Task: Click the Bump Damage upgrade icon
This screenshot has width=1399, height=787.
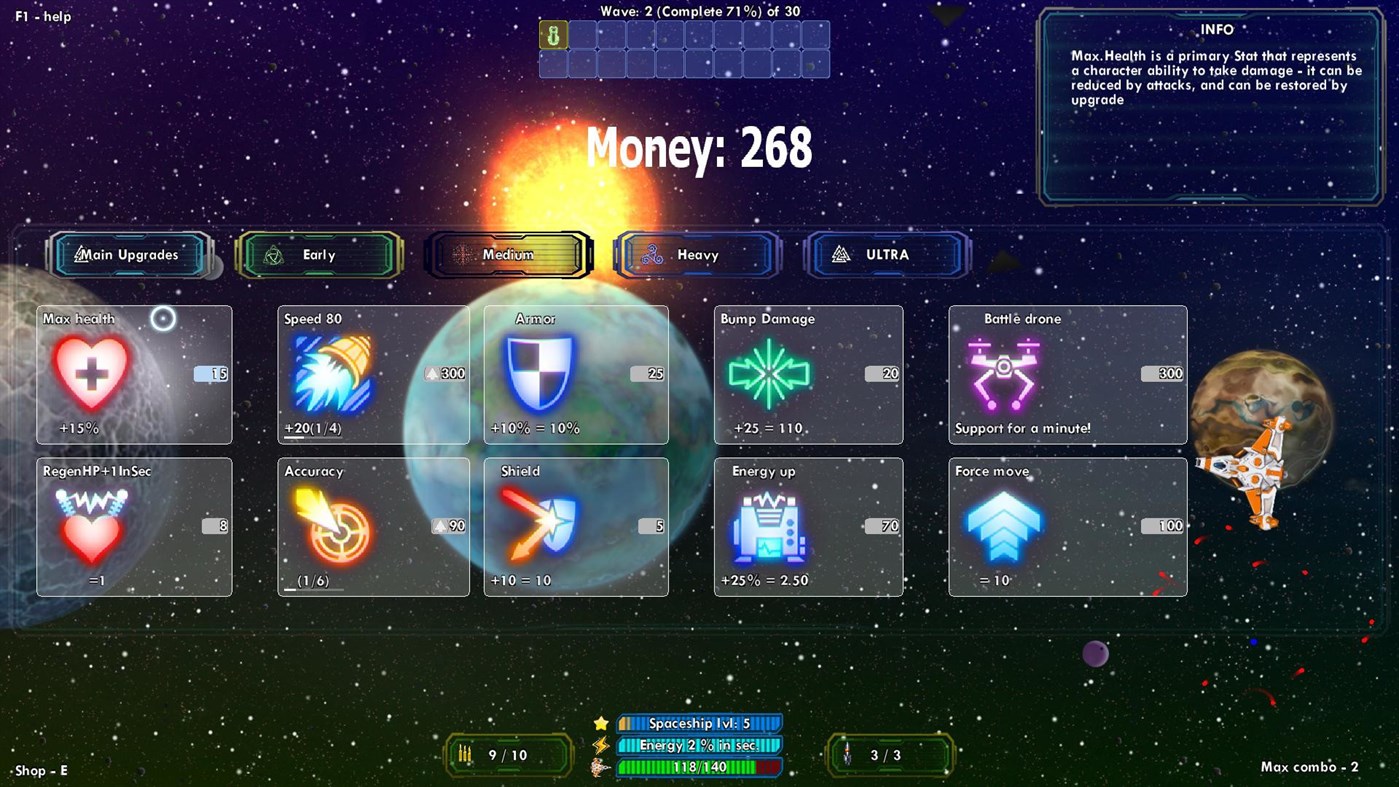Action: coord(768,375)
